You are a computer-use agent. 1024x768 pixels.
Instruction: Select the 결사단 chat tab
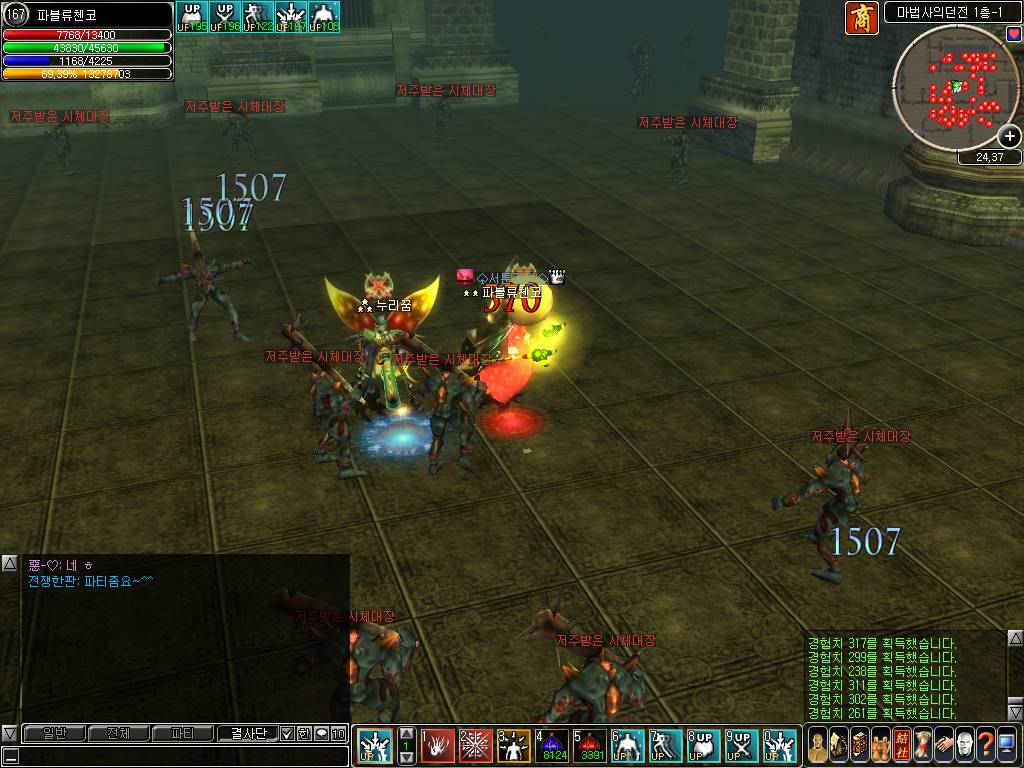(x=246, y=733)
